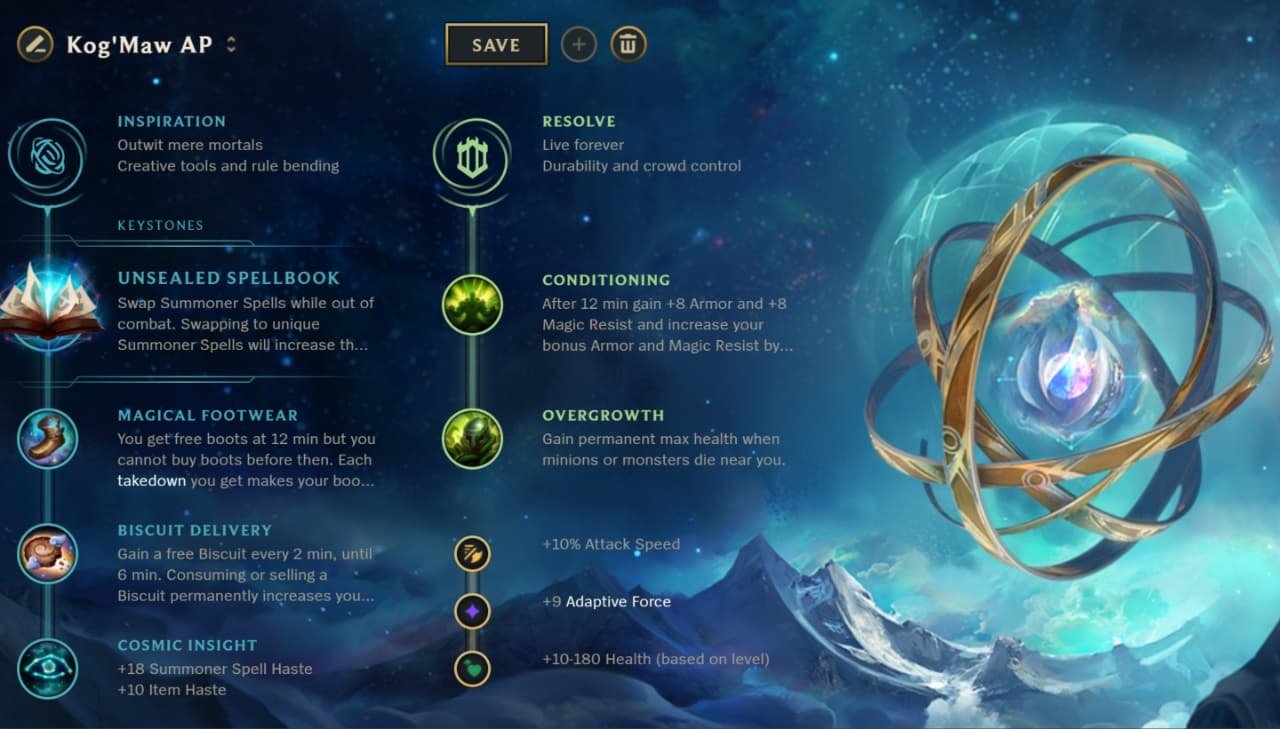Select the +10% Attack Speed stat shard
The height and width of the screenshot is (729, 1280).
[472, 554]
